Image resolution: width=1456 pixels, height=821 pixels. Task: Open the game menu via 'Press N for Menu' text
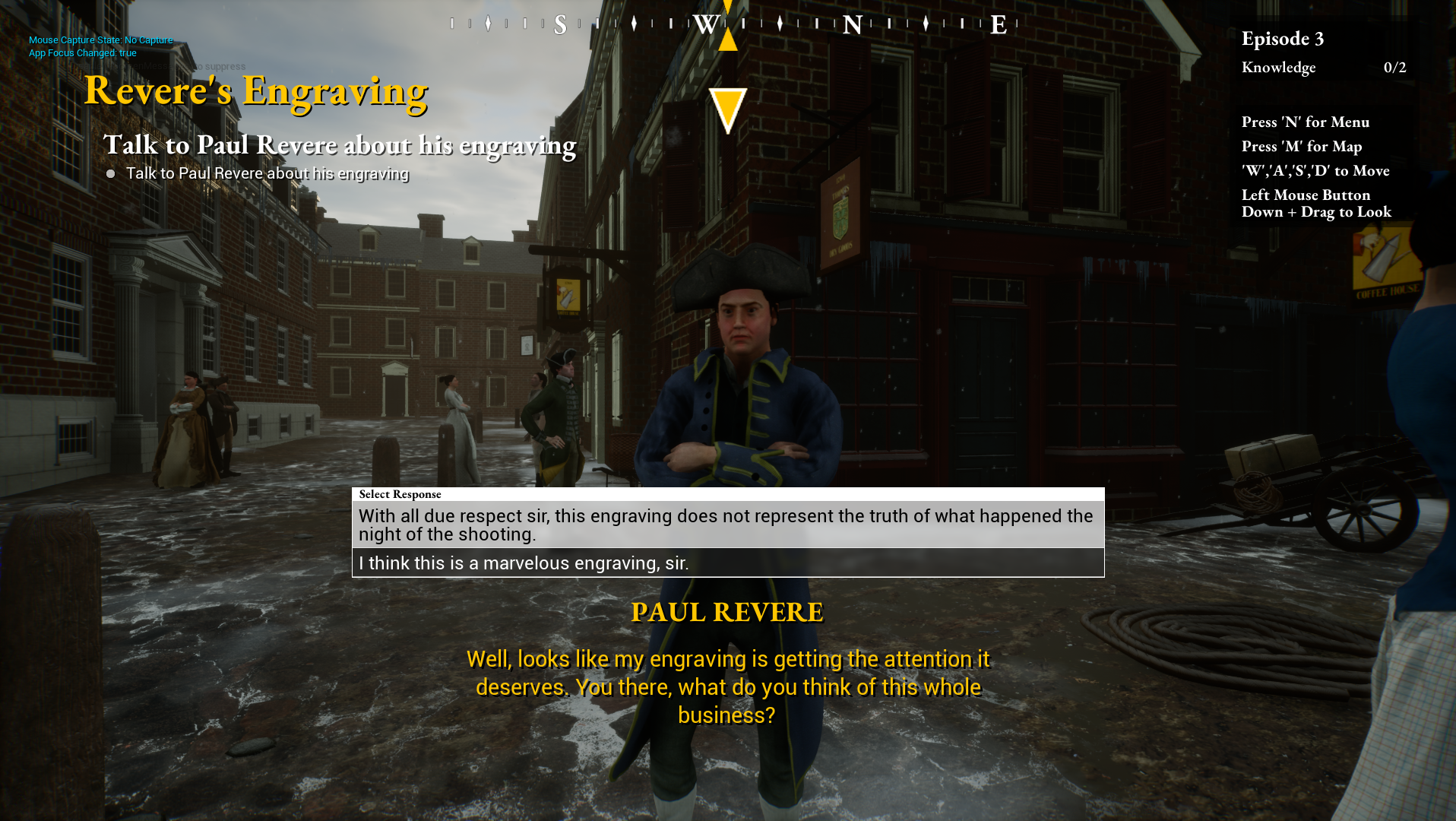1305,122
